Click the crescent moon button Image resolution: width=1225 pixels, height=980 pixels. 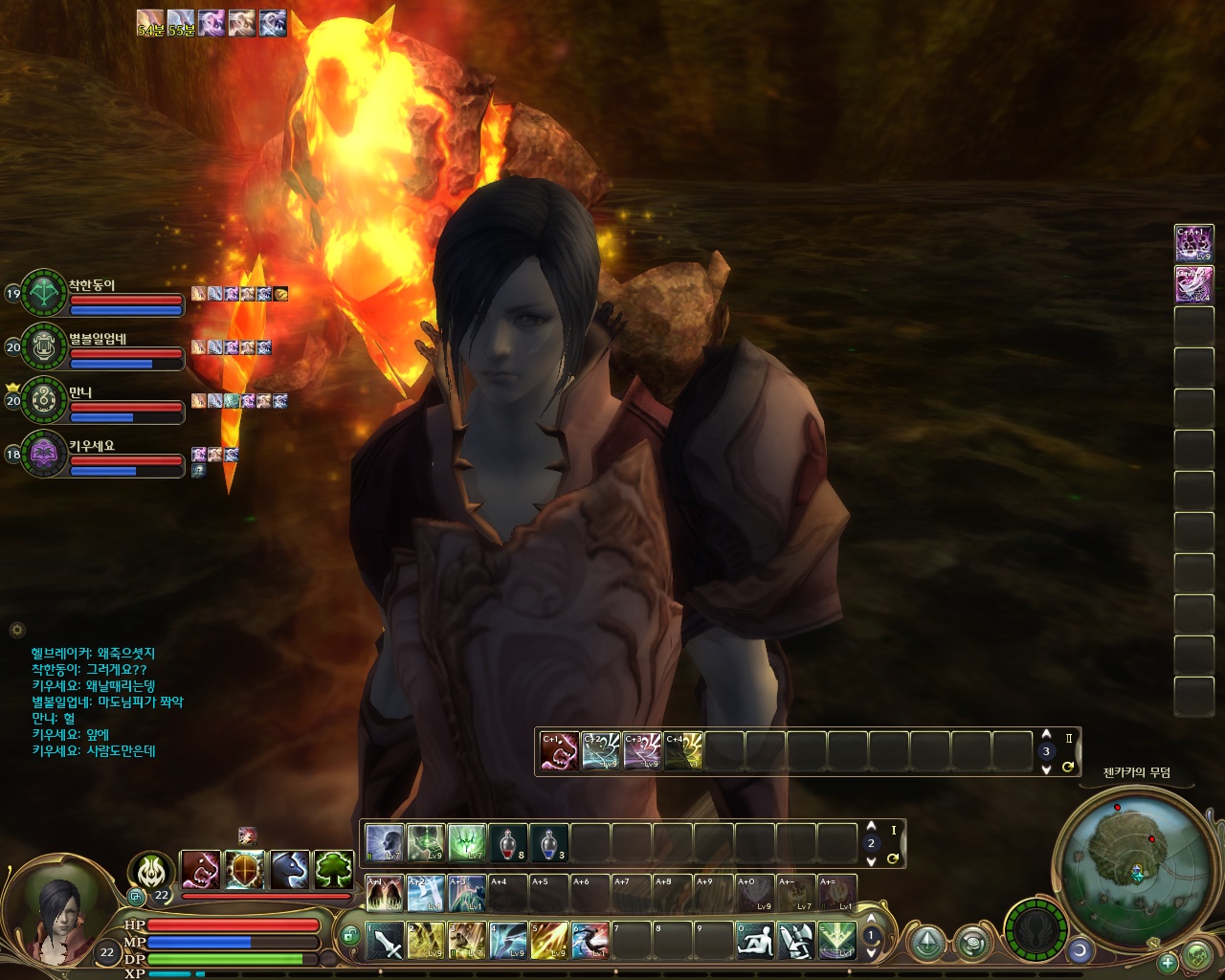coord(1080,950)
